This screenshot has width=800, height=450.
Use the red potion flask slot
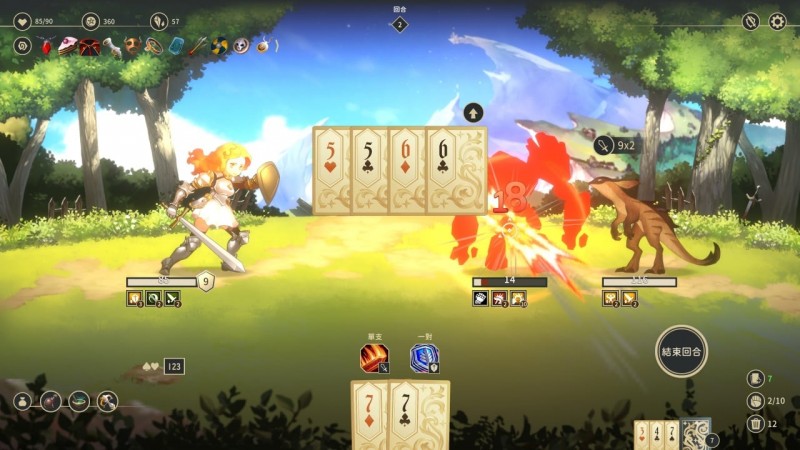coord(50,401)
